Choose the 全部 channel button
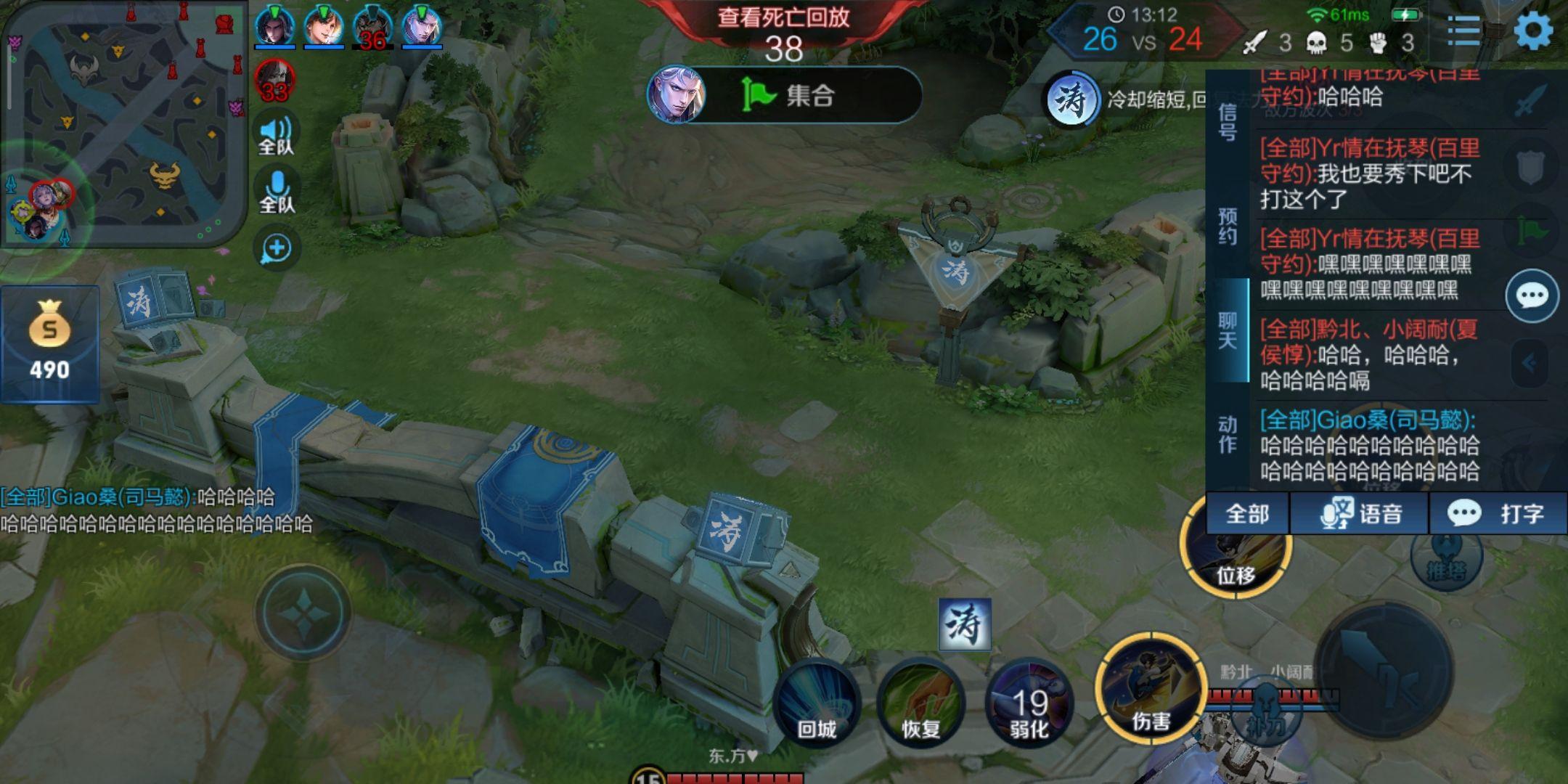 (1247, 514)
